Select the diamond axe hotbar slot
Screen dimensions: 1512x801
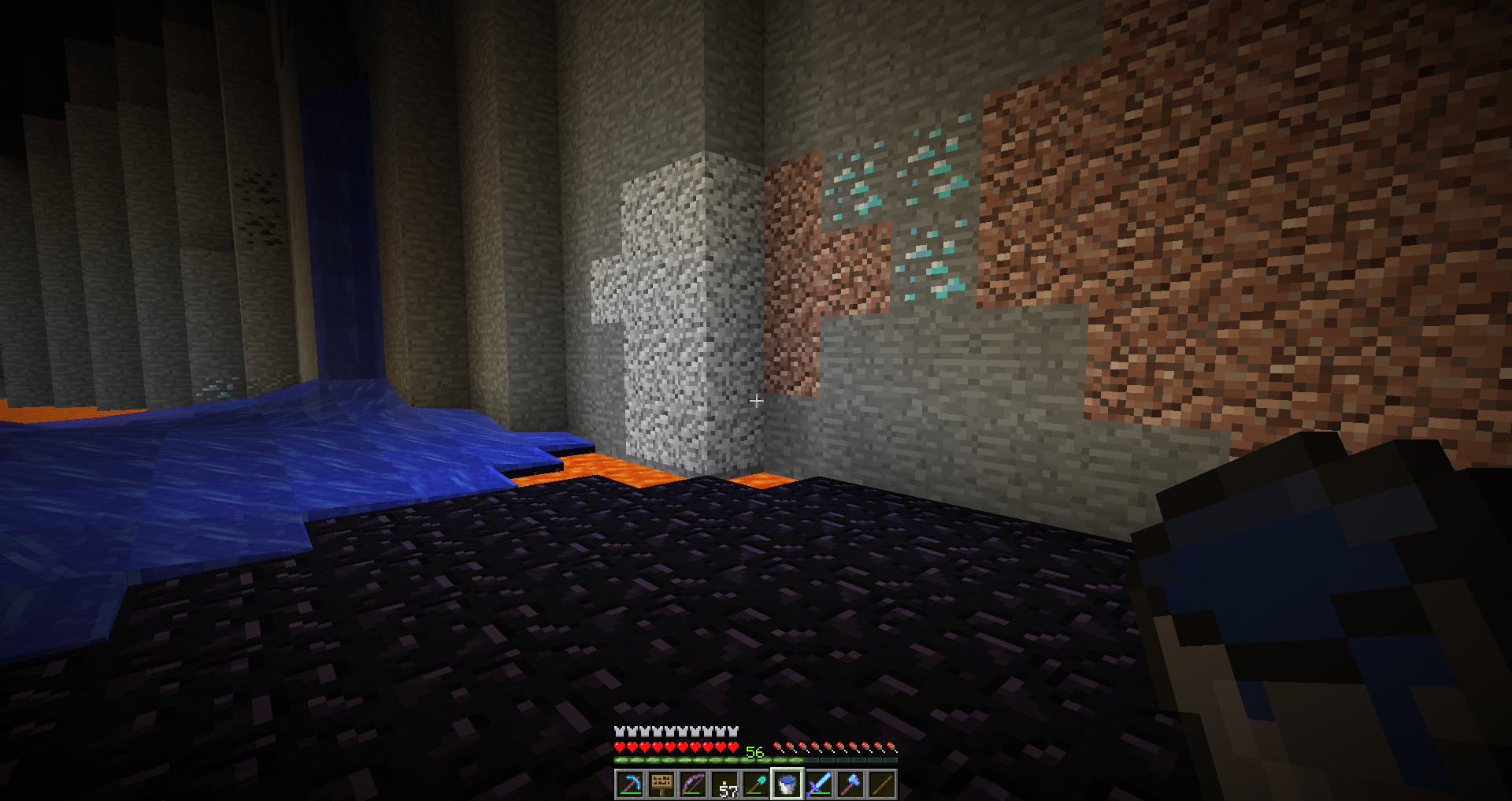tap(850, 784)
